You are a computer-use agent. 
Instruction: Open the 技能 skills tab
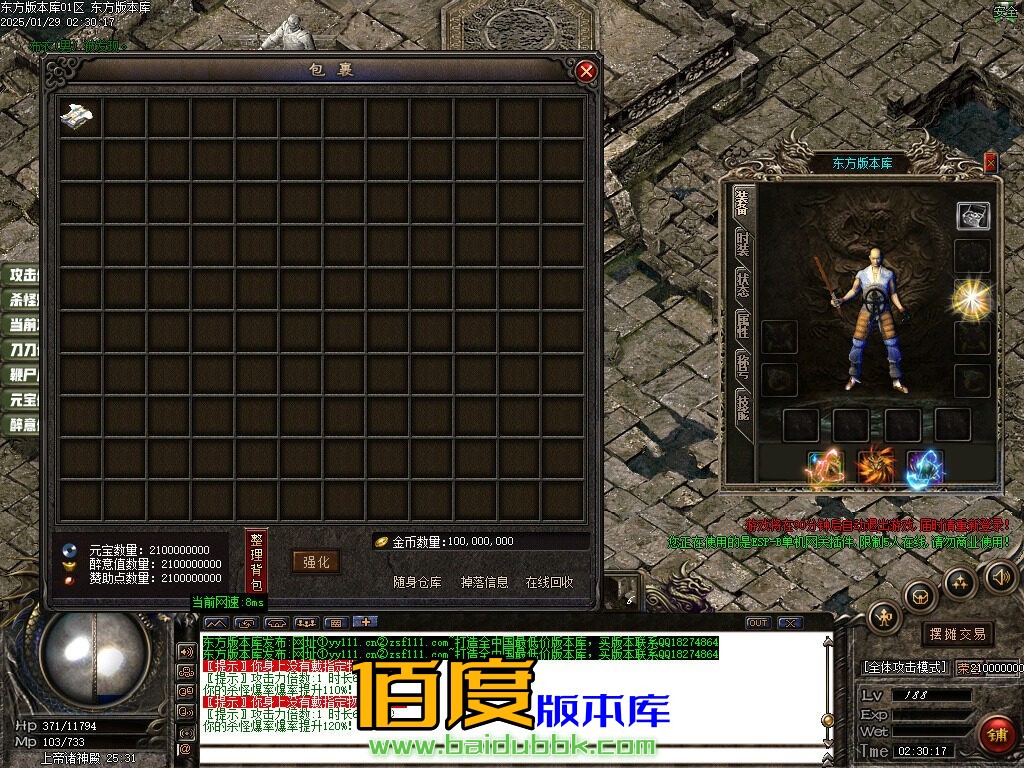(742, 407)
